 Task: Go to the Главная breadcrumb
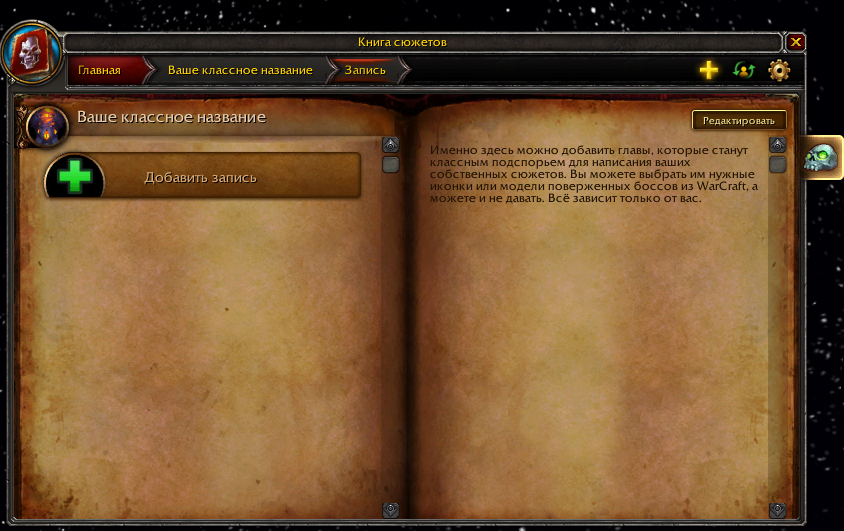tap(100, 70)
